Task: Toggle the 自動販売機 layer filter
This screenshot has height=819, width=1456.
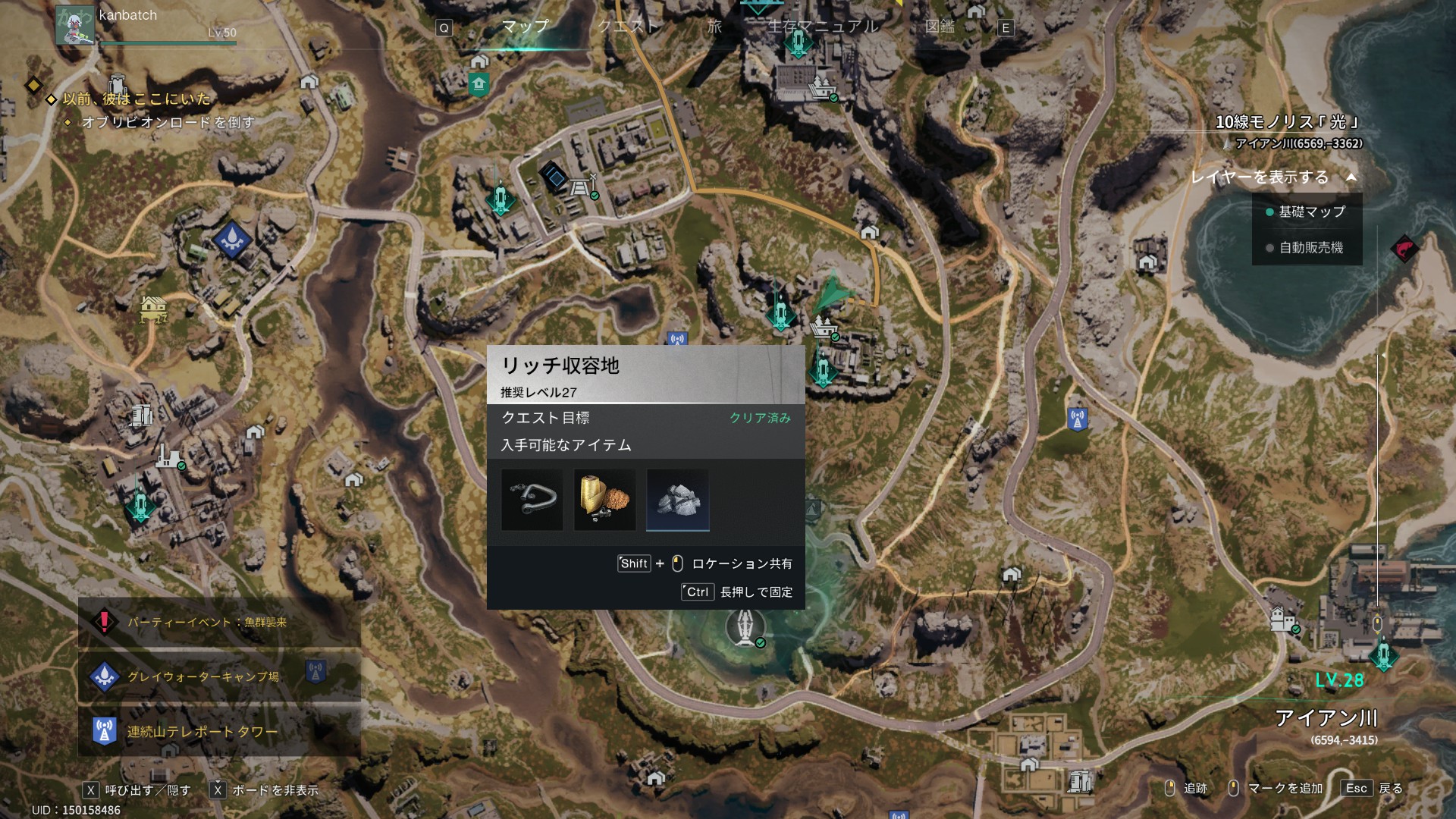Action: [x=1307, y=247]
